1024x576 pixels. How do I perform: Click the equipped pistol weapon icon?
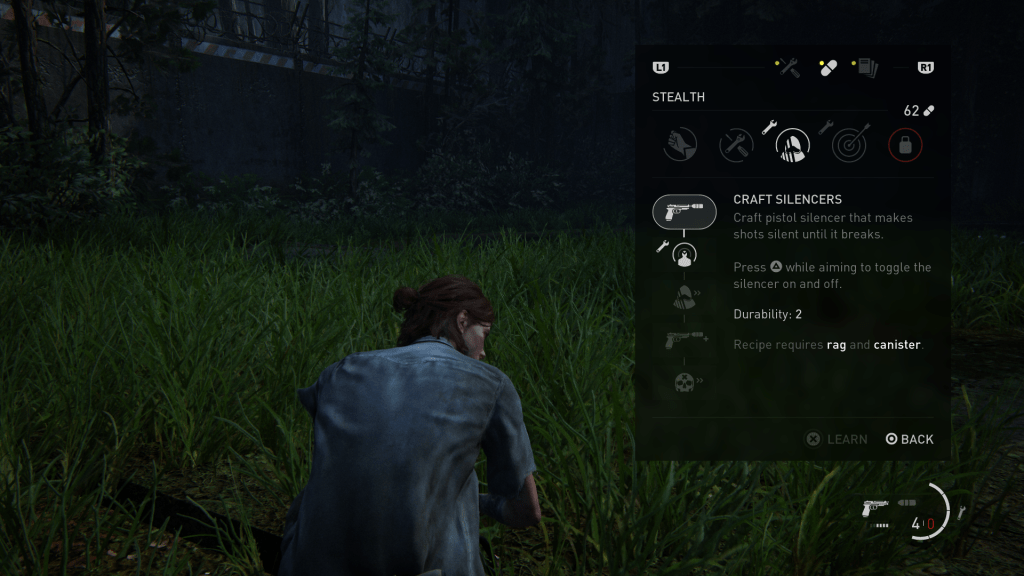coord(875,509)
